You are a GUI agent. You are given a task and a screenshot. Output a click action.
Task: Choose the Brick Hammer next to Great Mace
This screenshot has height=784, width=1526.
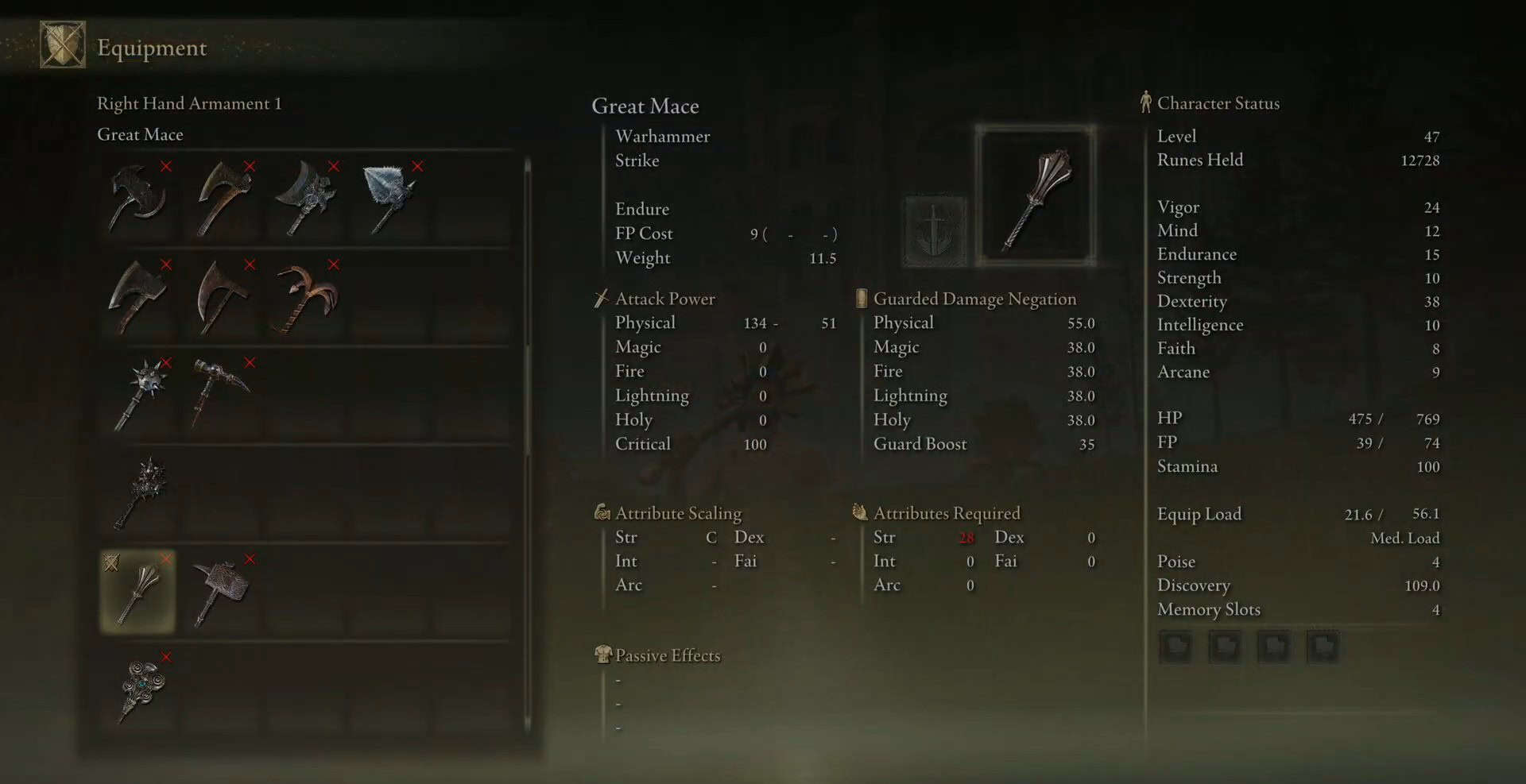pos(223,592)
